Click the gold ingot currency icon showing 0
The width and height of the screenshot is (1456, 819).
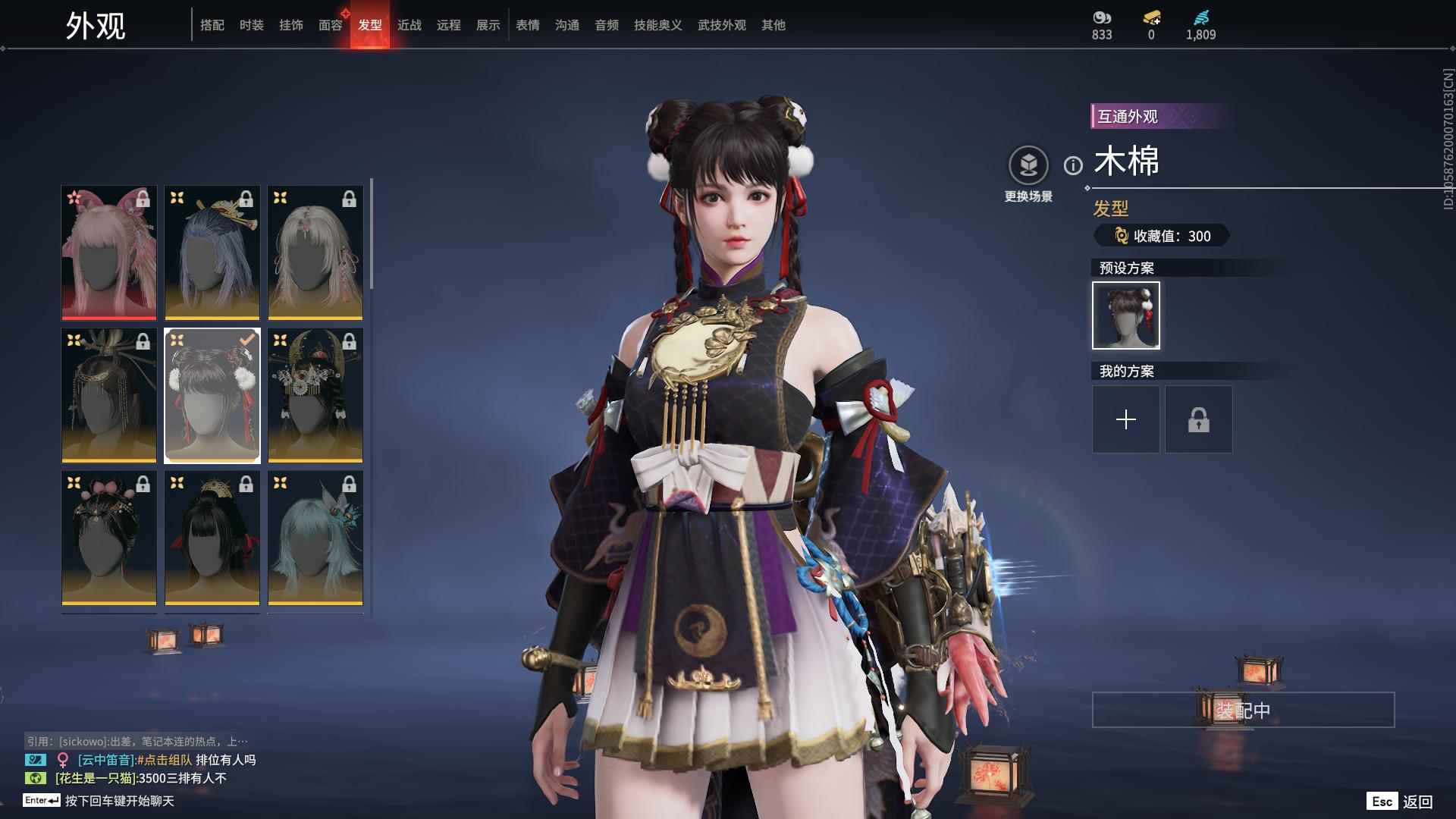point(1150,17)
